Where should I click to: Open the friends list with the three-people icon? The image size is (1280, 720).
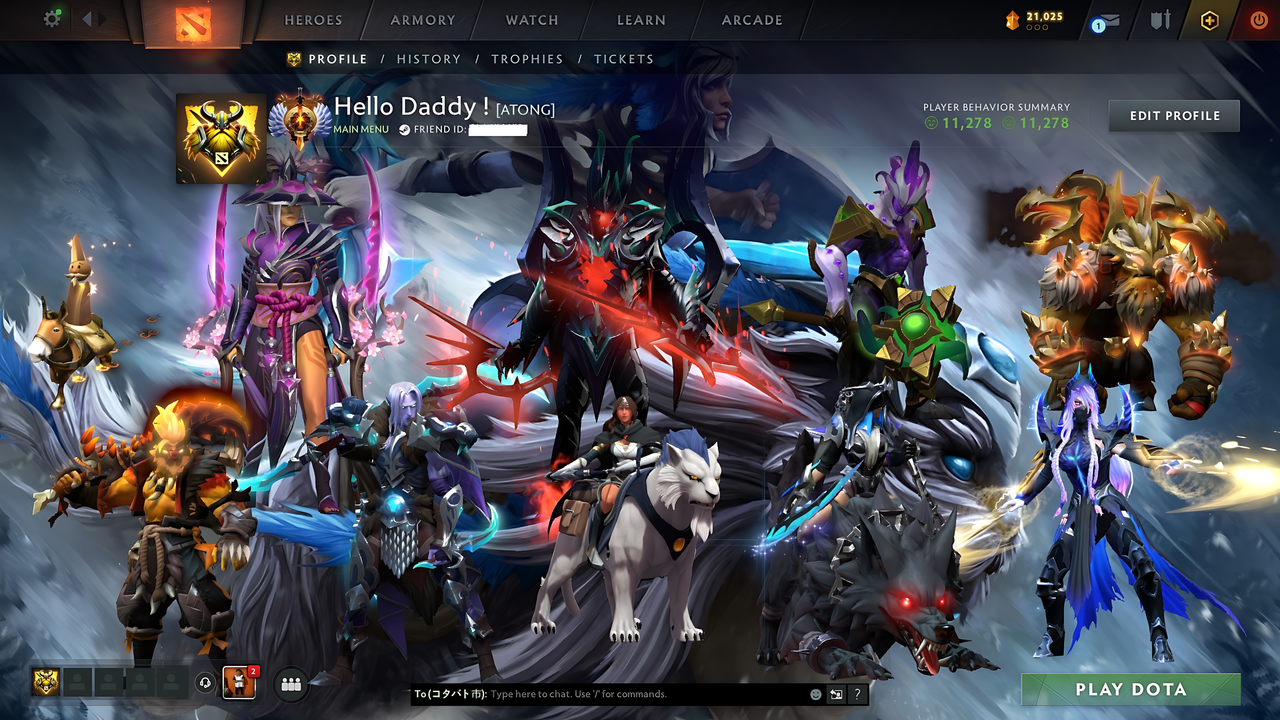pos(290,682)
